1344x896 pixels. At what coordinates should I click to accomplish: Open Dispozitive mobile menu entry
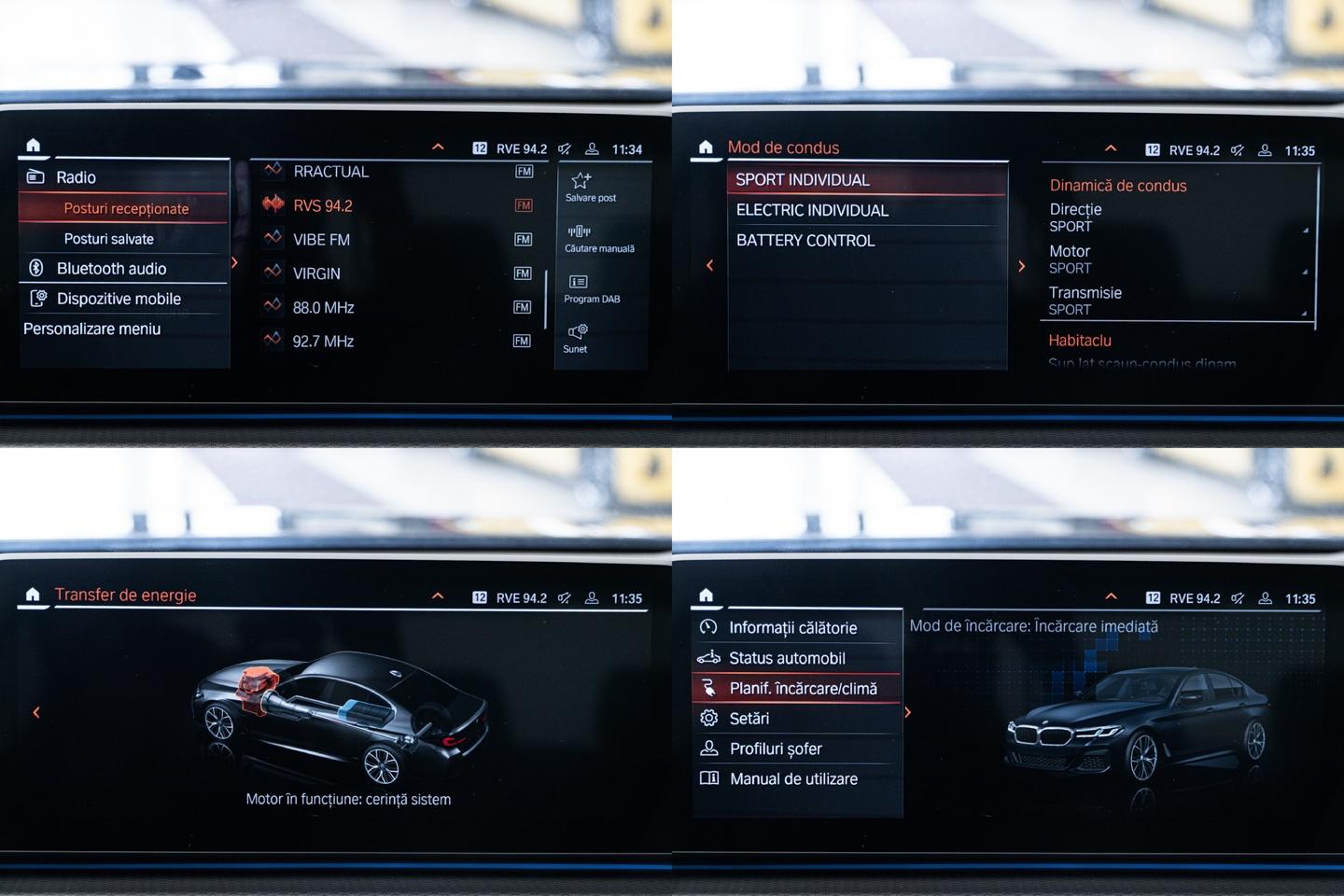[119, 299]
